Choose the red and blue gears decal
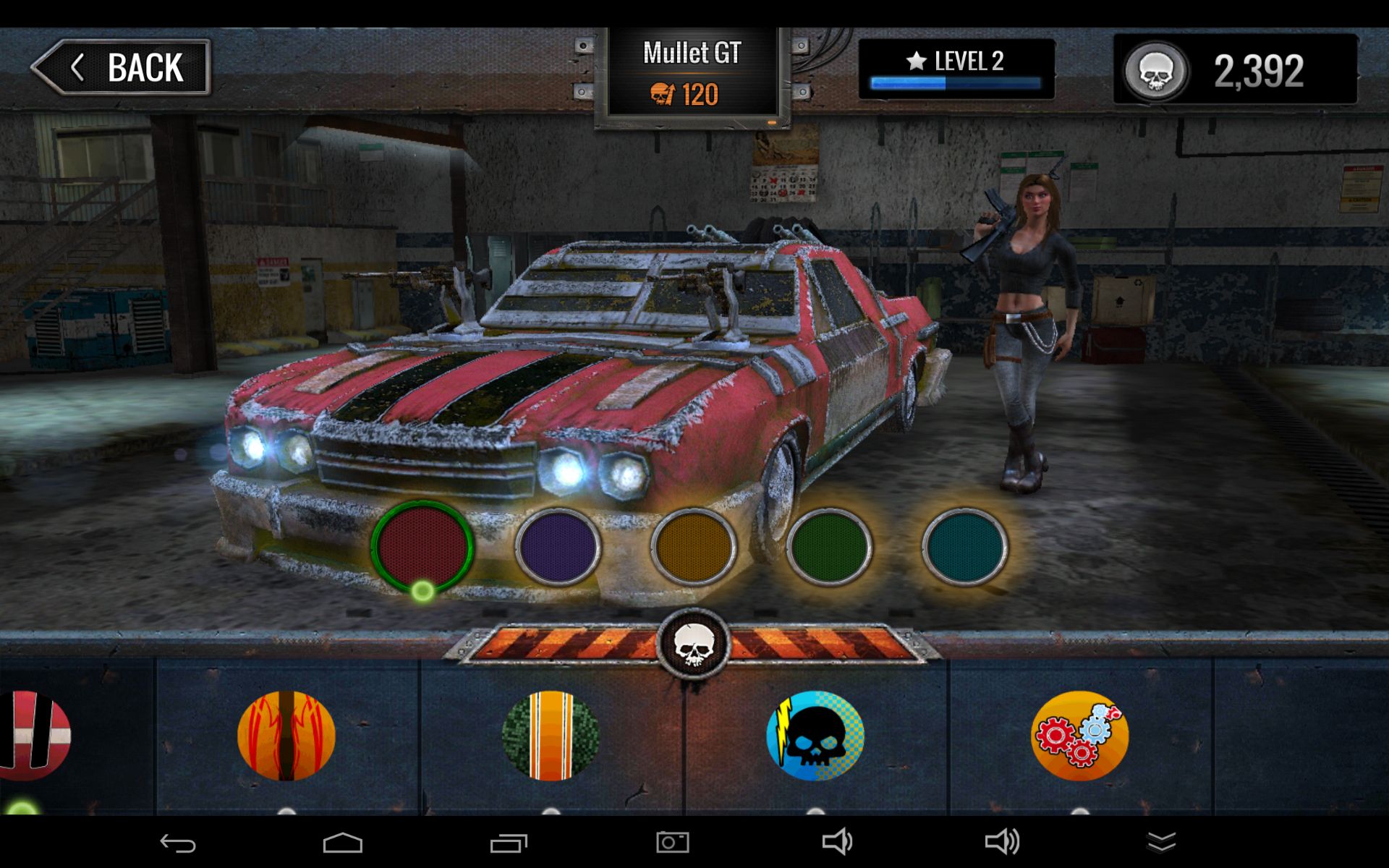This screenshot has height=868, width=1389. (x=1079, y=736)
